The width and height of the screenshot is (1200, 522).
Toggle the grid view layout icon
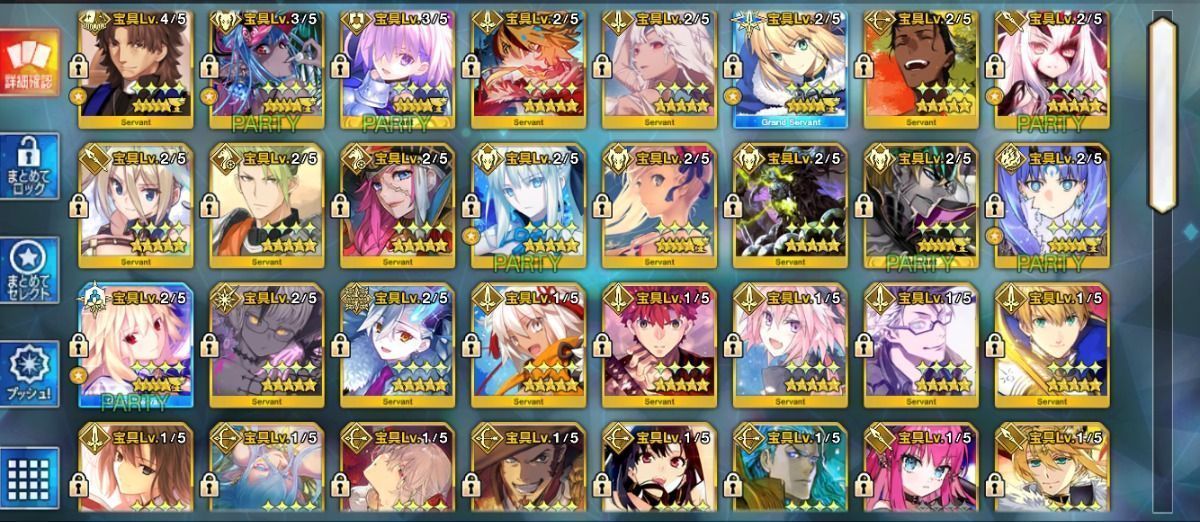31,478
